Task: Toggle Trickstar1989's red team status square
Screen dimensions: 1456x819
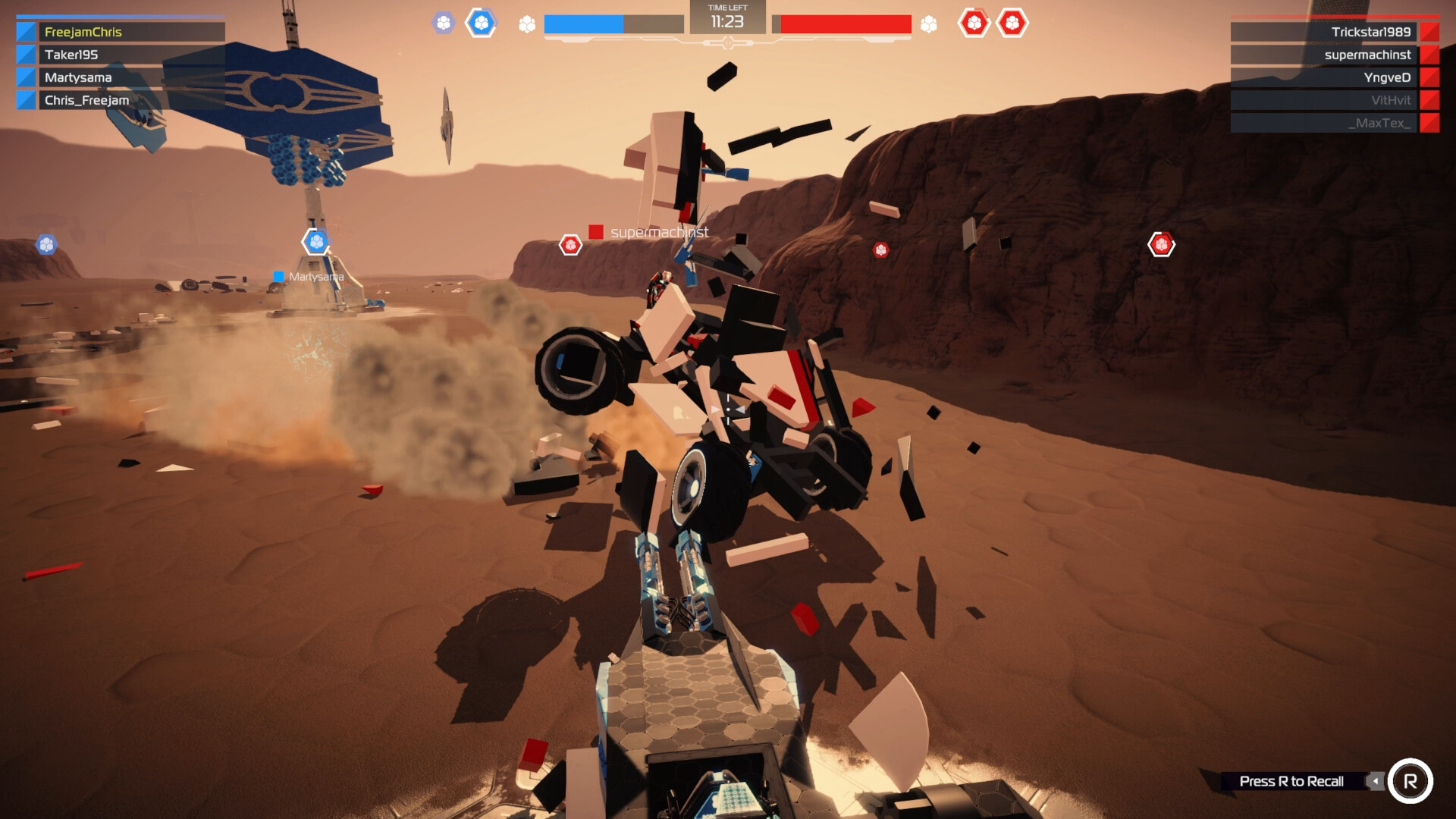Action: [1432, 33]
